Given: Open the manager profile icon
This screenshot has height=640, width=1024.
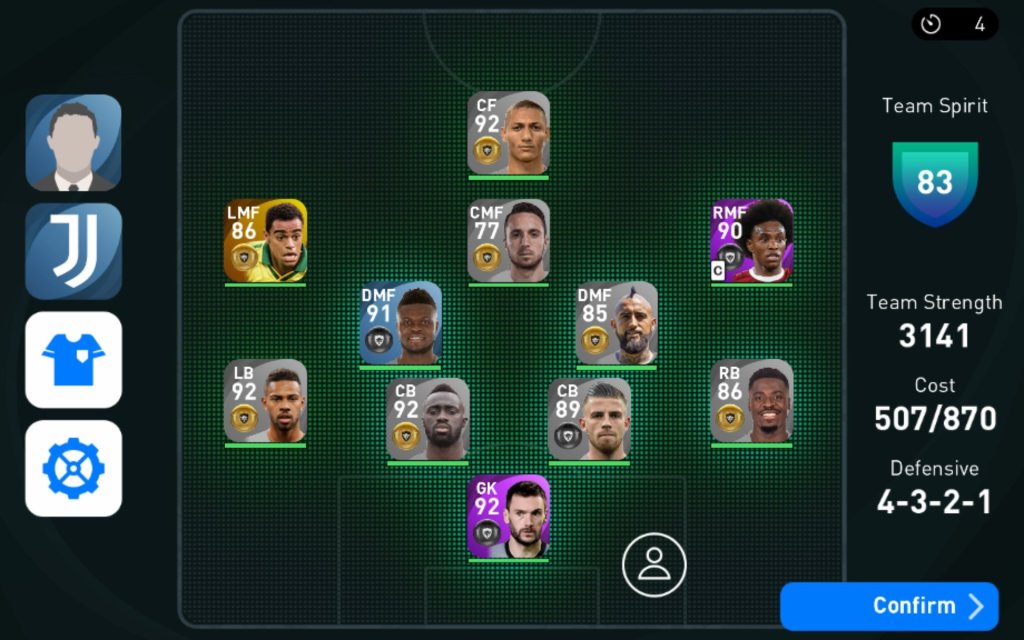Looking at the screenshot, I should click(x=73, y=143).
